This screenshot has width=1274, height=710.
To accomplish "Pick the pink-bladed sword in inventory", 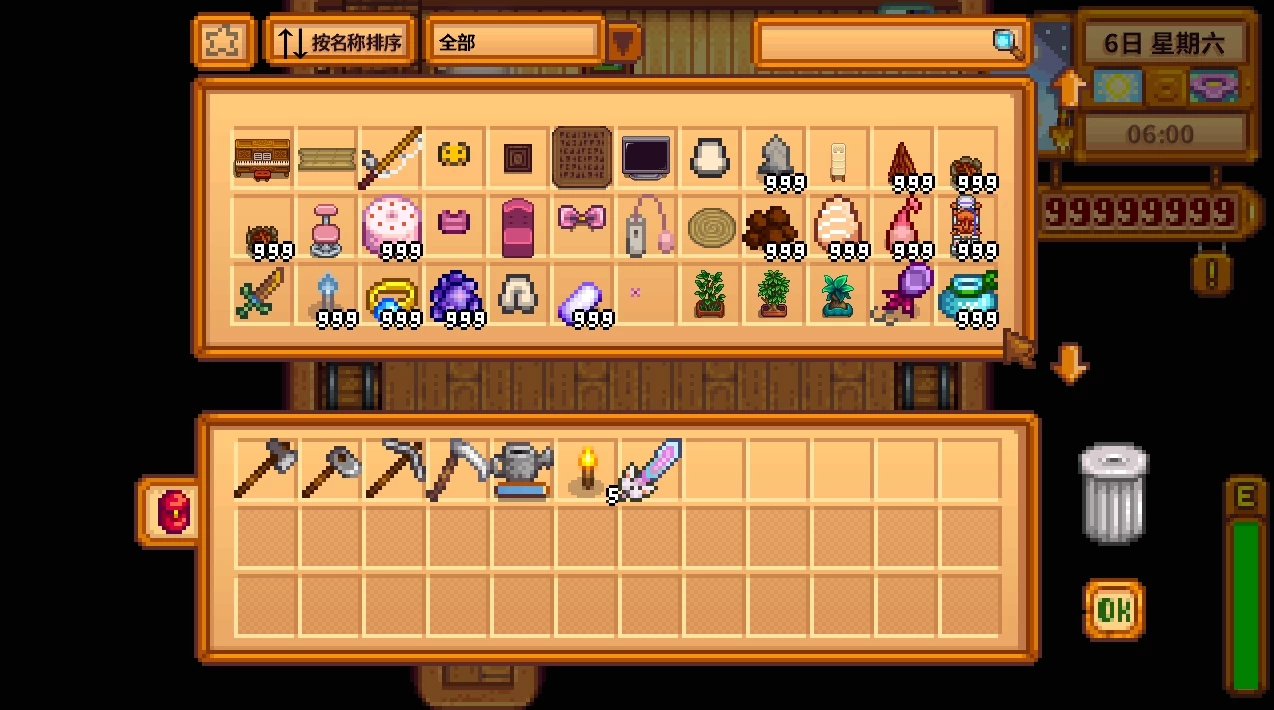I will (649, 468).
